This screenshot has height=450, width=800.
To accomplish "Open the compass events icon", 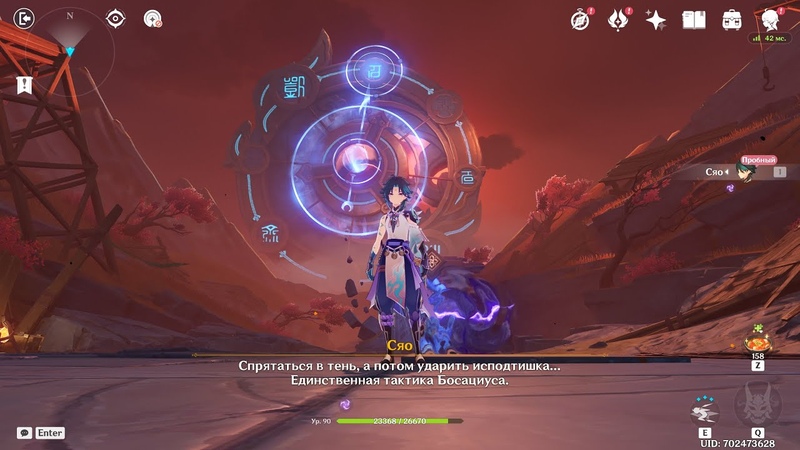I will tap(580, 19).
